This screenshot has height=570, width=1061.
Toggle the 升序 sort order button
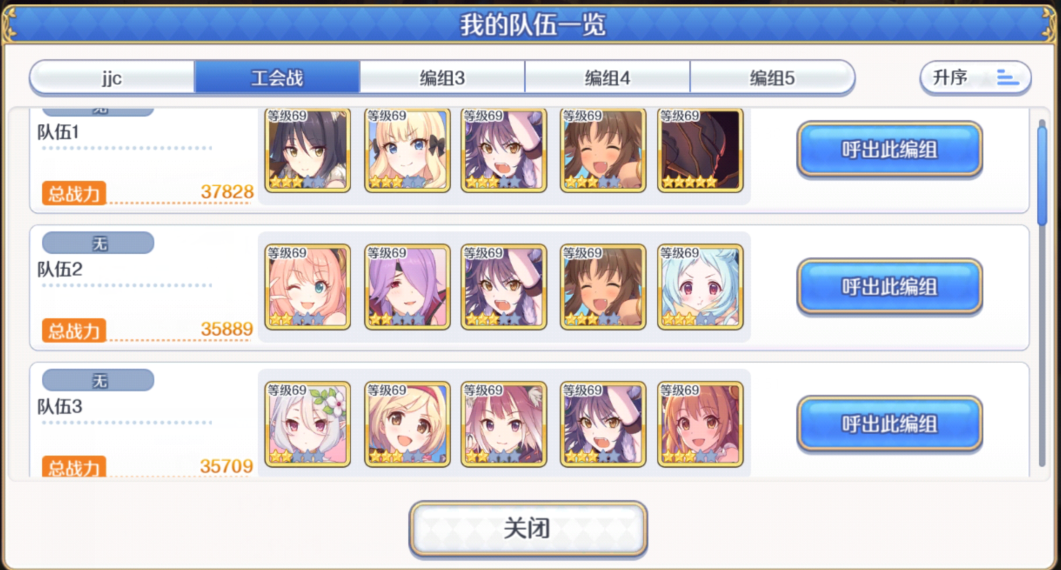click(x=974, y=77)
